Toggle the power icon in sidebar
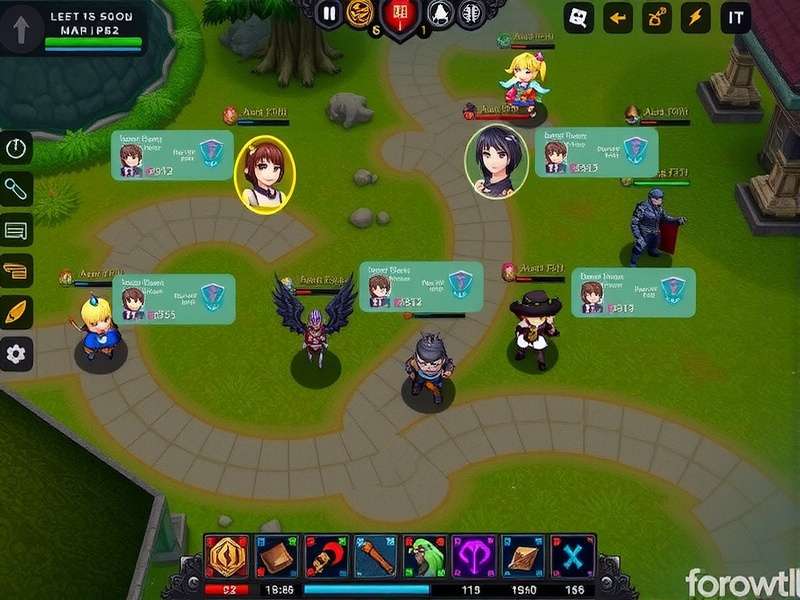 (x=17, y=149)
